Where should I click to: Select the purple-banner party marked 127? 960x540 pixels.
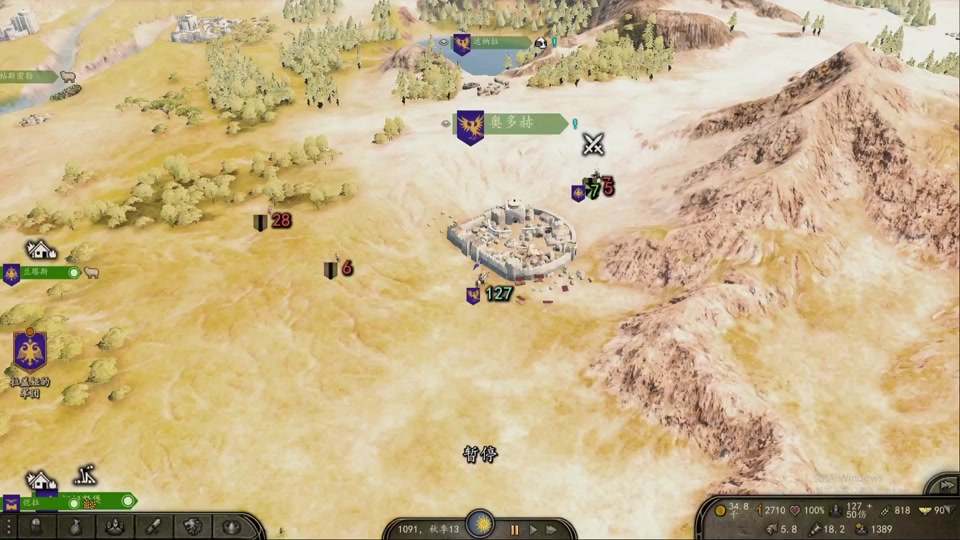coord(490,294)
